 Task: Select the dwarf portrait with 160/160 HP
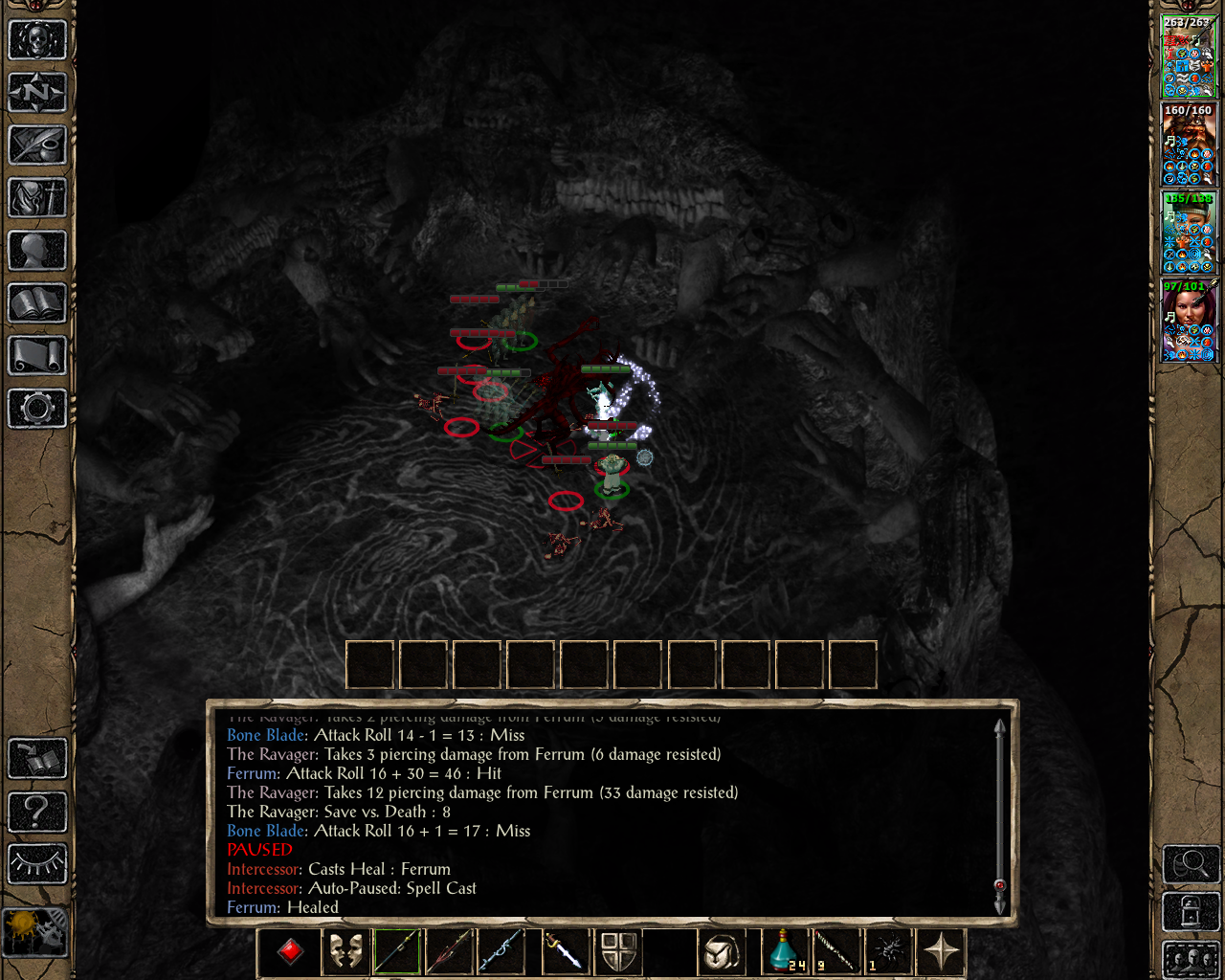click(x=1189, y=144)
